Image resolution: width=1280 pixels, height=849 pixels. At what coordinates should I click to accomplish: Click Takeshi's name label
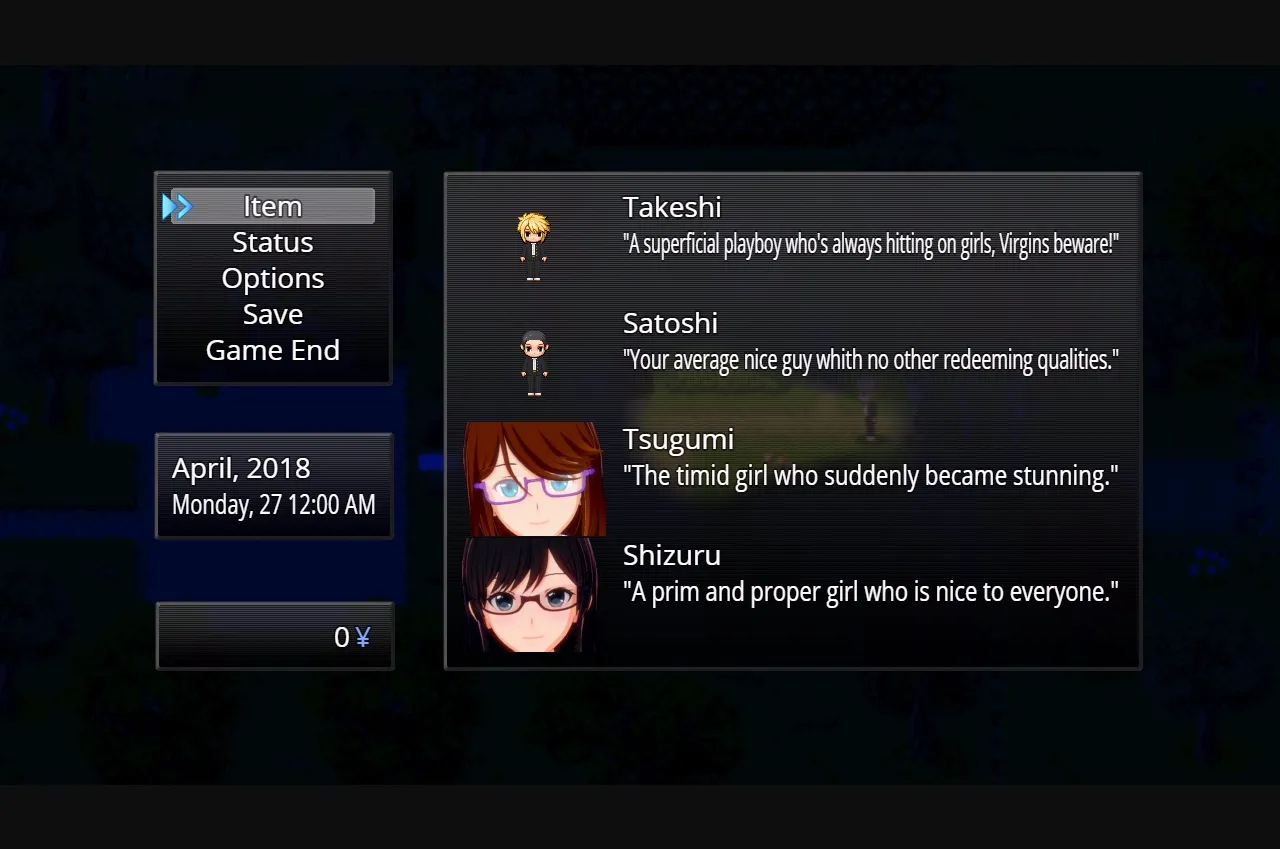[x=672, y=207]
